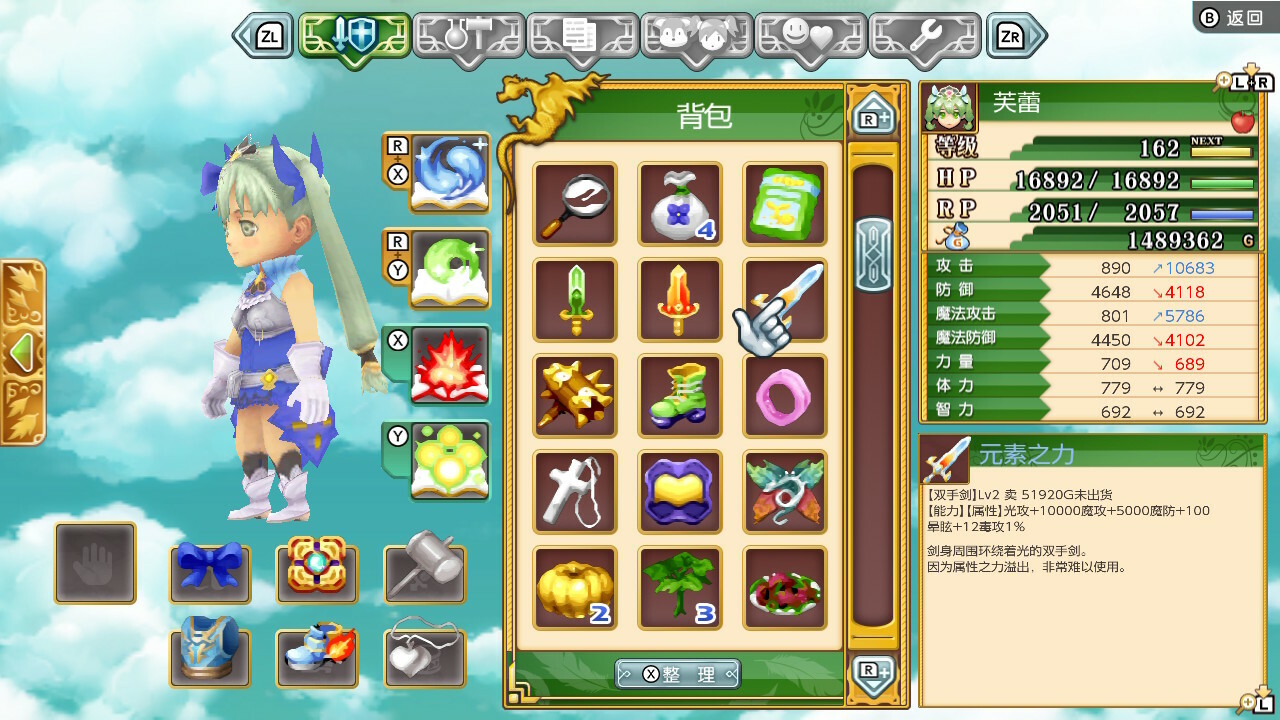Select the equipped blue ribbon slot
This screenshot has height=720, width=1280.
210,568
